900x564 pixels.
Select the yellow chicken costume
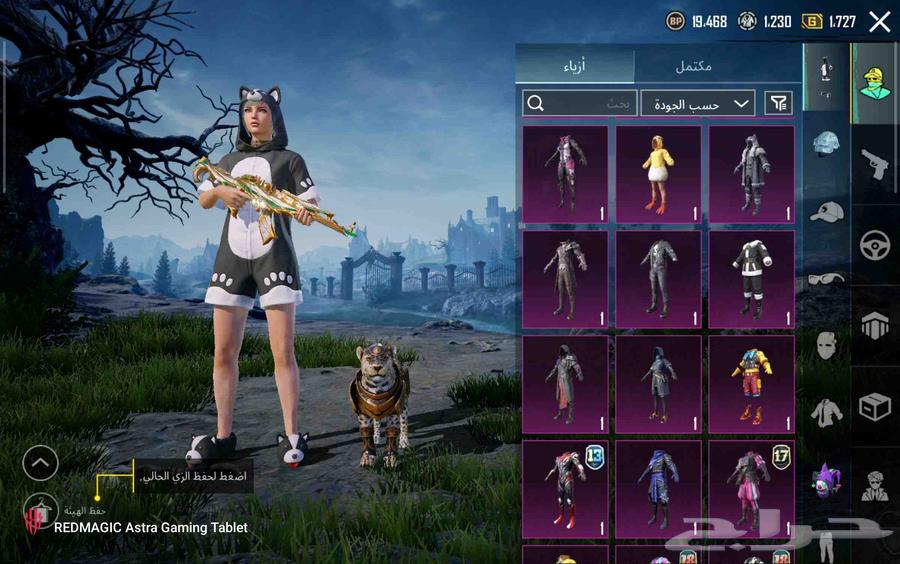658,173
